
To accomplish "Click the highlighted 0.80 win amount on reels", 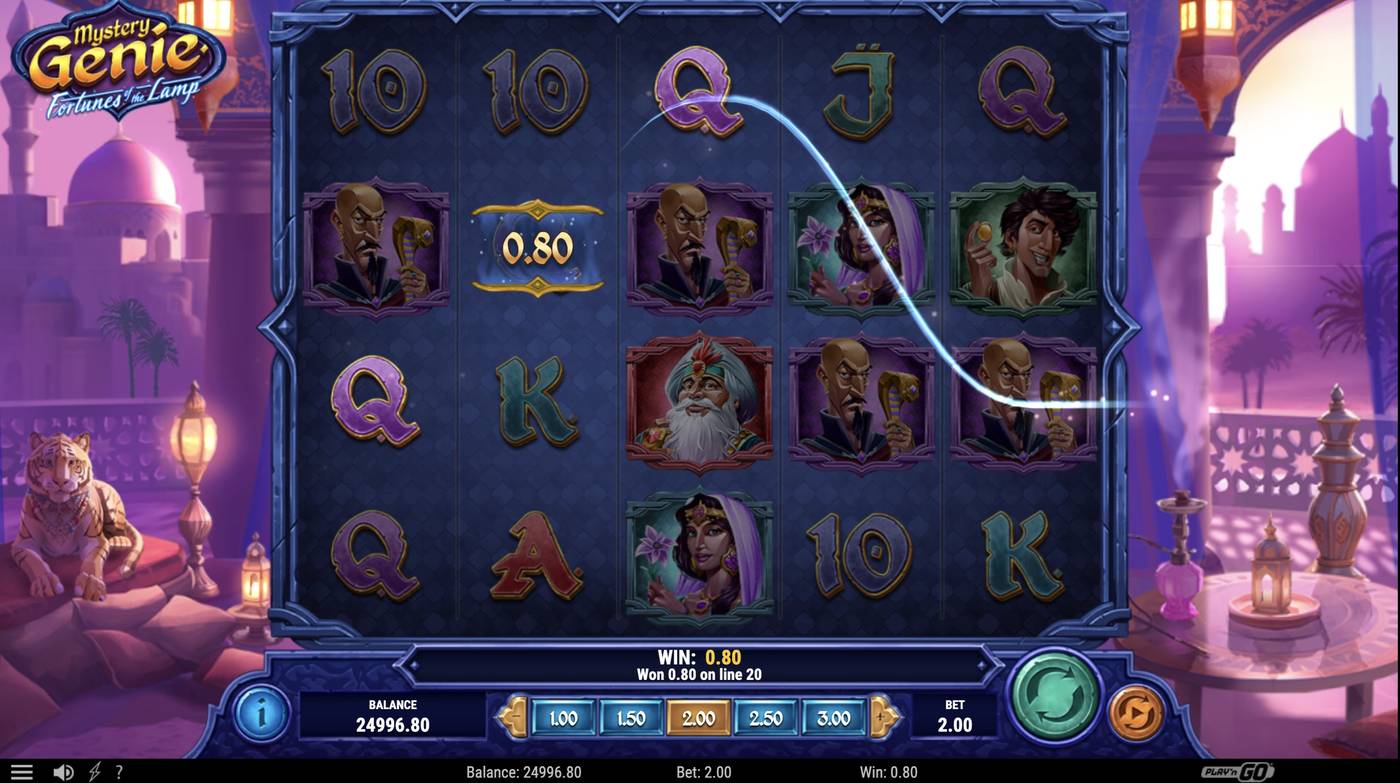I will coord(538,247).
